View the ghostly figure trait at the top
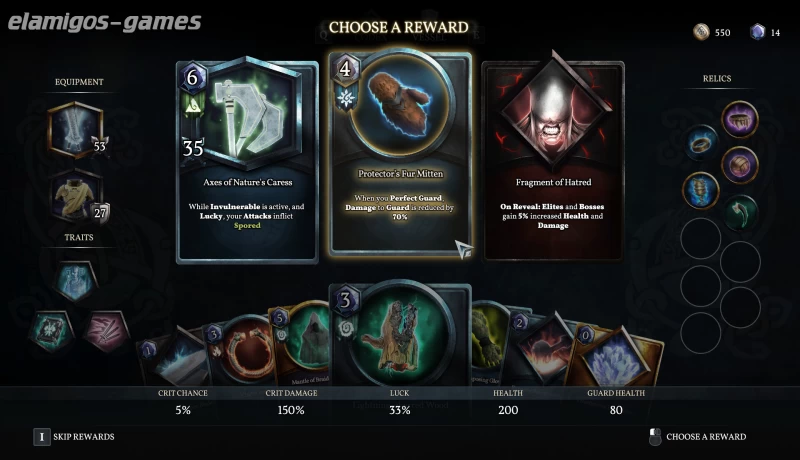The width and height of the screenshot is (800, 460). (x=76, y=281)
